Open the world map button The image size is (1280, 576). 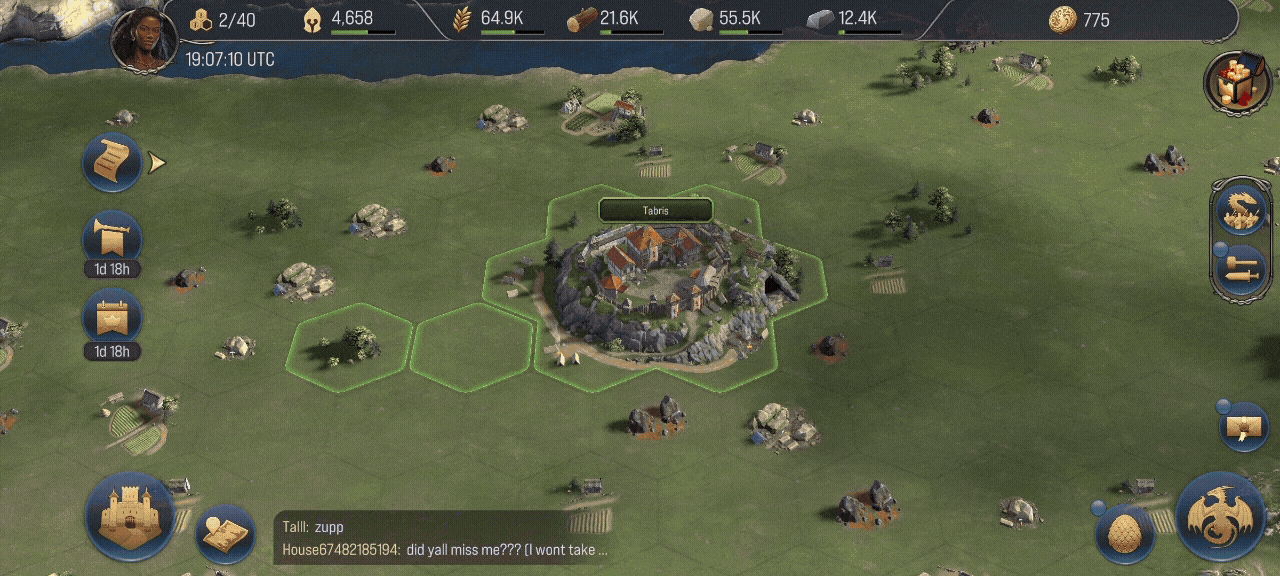tap(225, 533)
